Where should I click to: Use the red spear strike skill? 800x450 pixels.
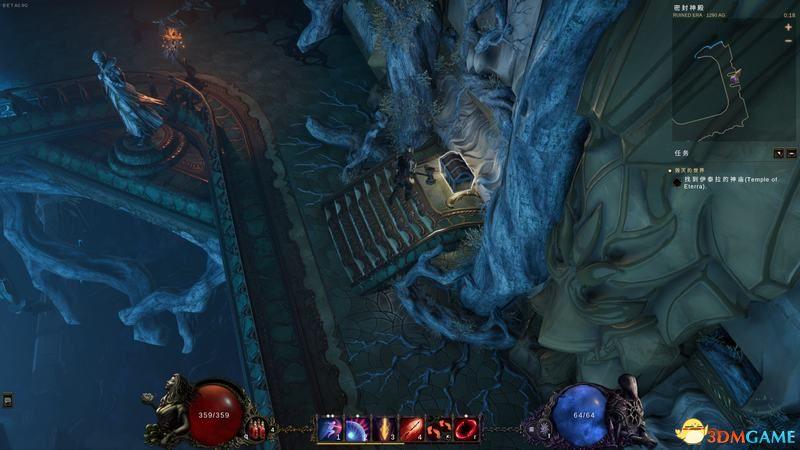(x=411, y=429)
